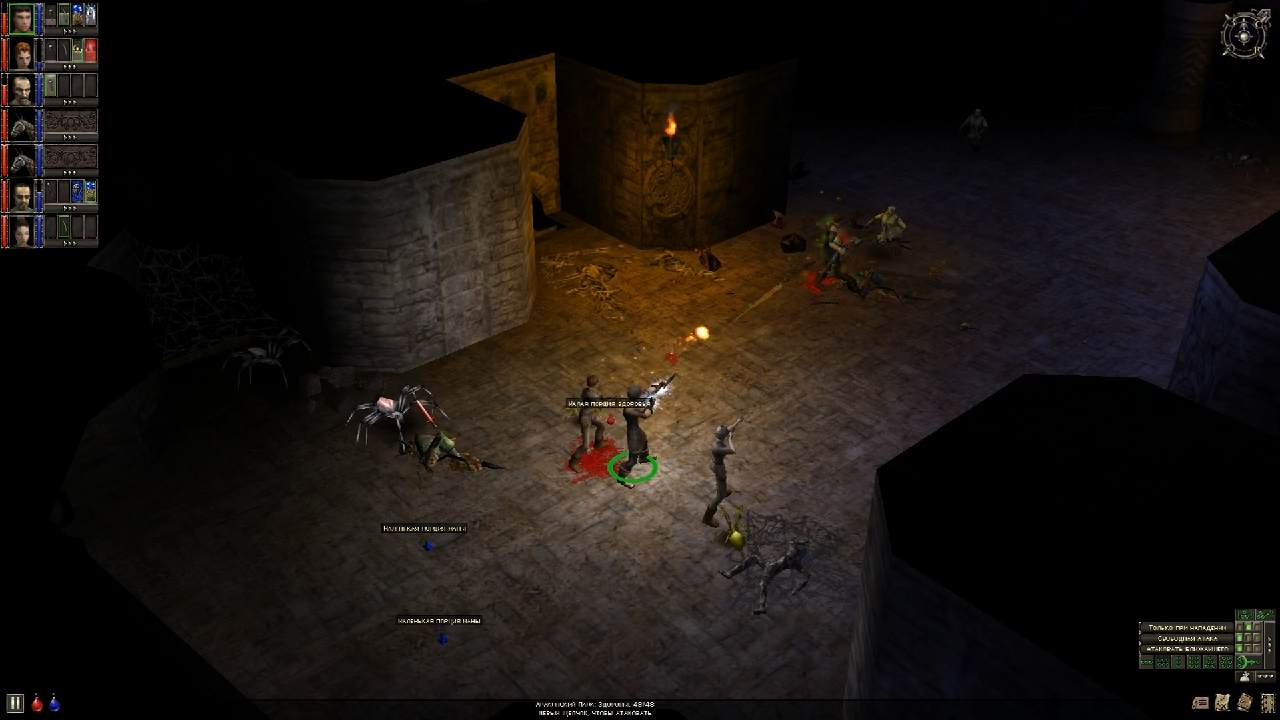Viewport: 1280px width, 720px height.
Task: Select the red-haired party member portrait
Action: [x=22, y=53]
